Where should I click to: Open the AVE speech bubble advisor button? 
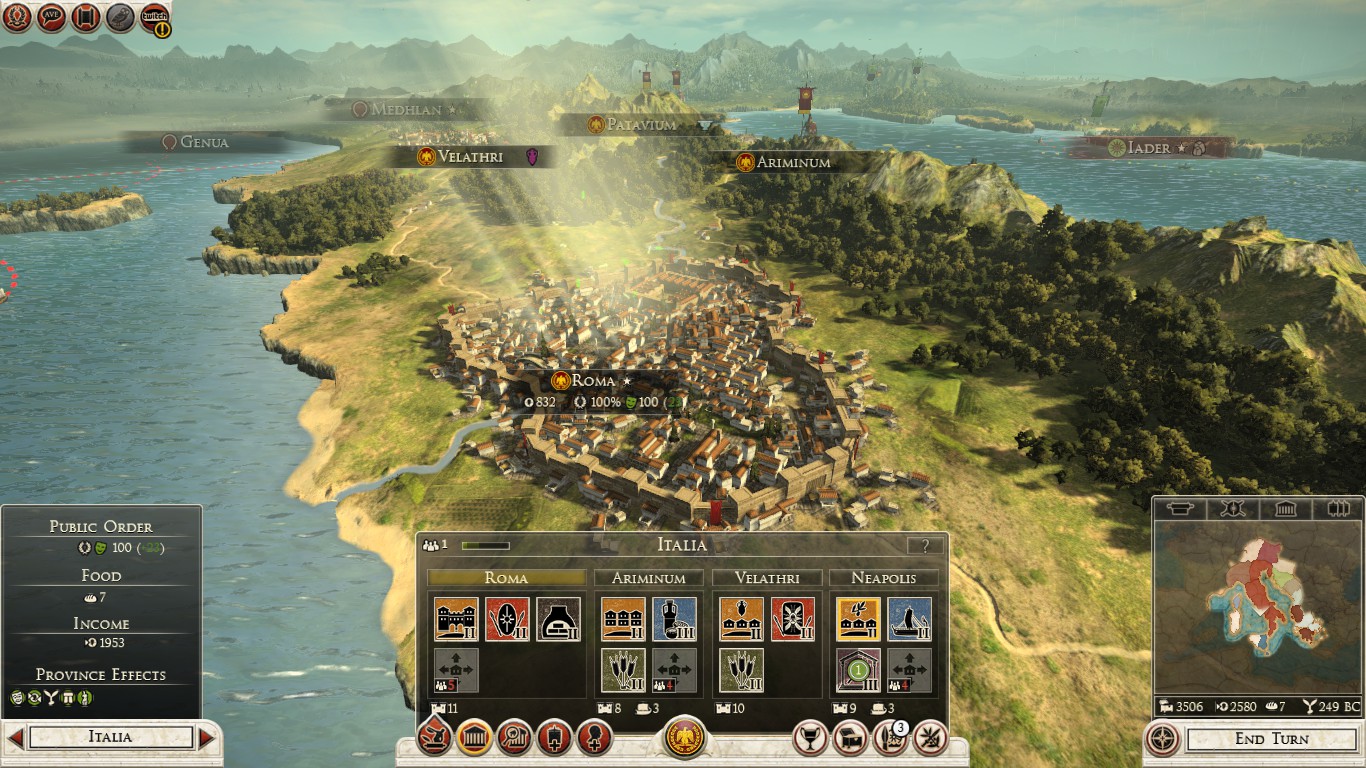tap(51, 16)
